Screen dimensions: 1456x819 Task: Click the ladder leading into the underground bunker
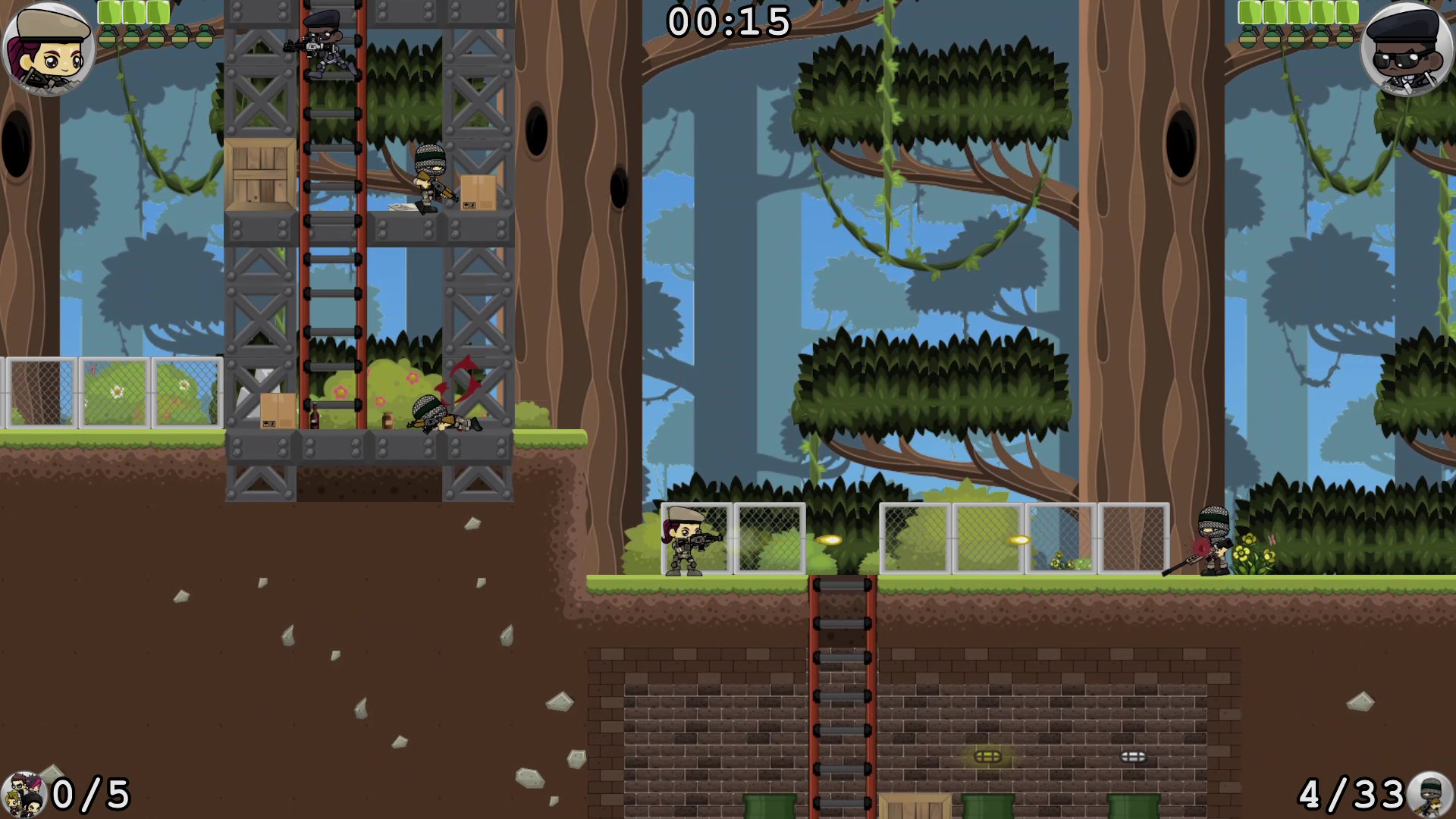840,682
